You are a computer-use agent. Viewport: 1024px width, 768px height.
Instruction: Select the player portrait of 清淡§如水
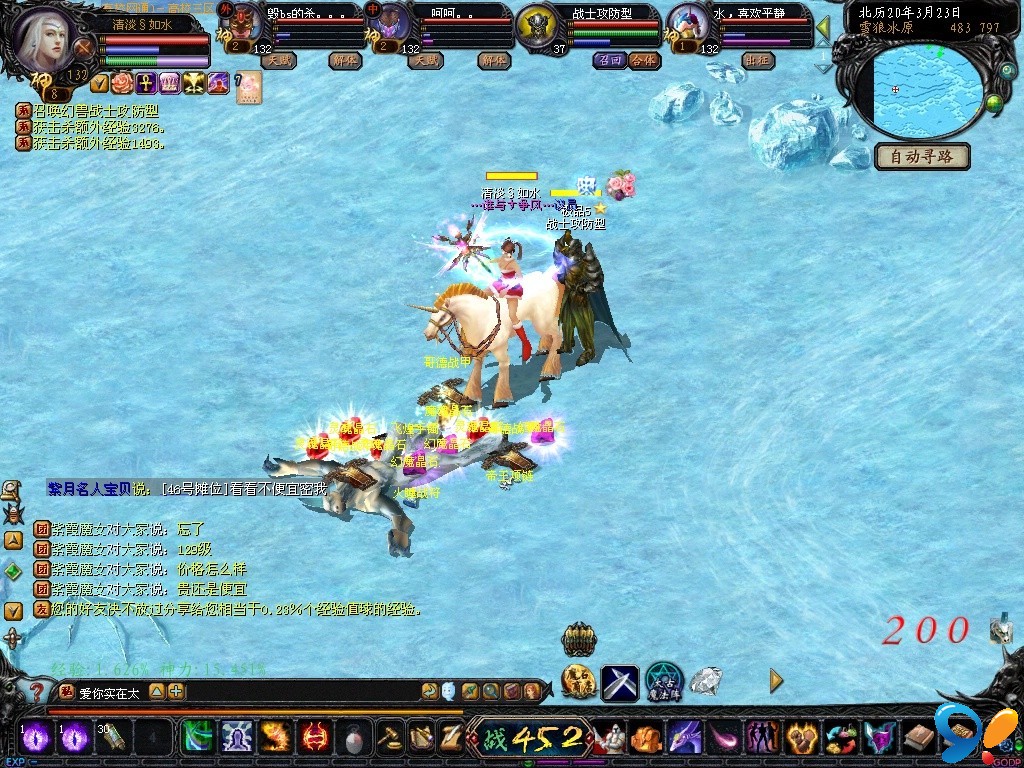pos(47,38)
